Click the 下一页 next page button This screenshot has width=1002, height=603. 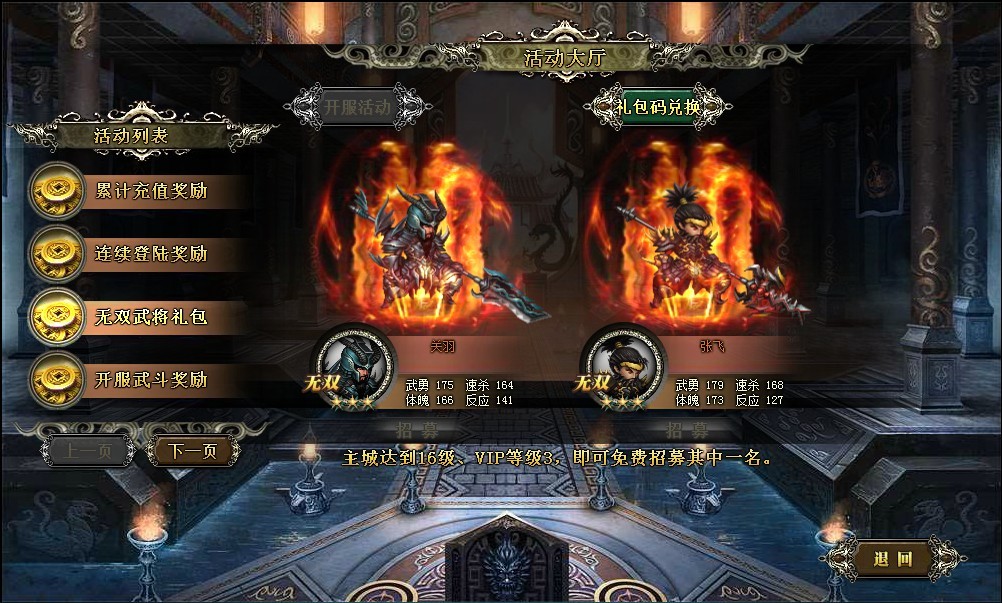(192, 451)
